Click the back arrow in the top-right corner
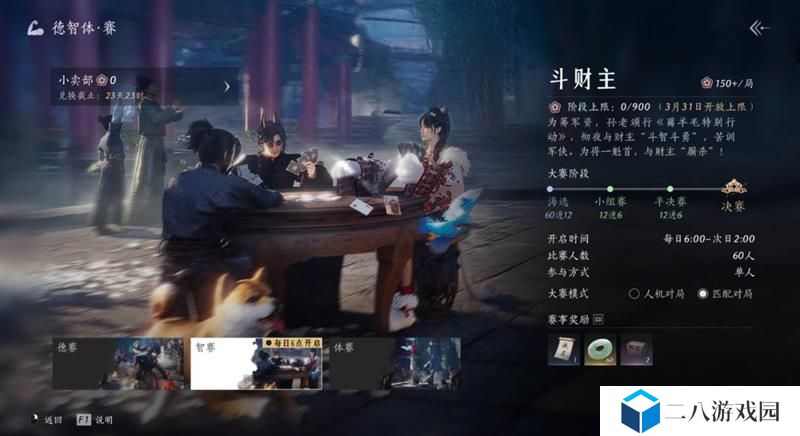The image size is (800, 436). [x=760, y=28]
